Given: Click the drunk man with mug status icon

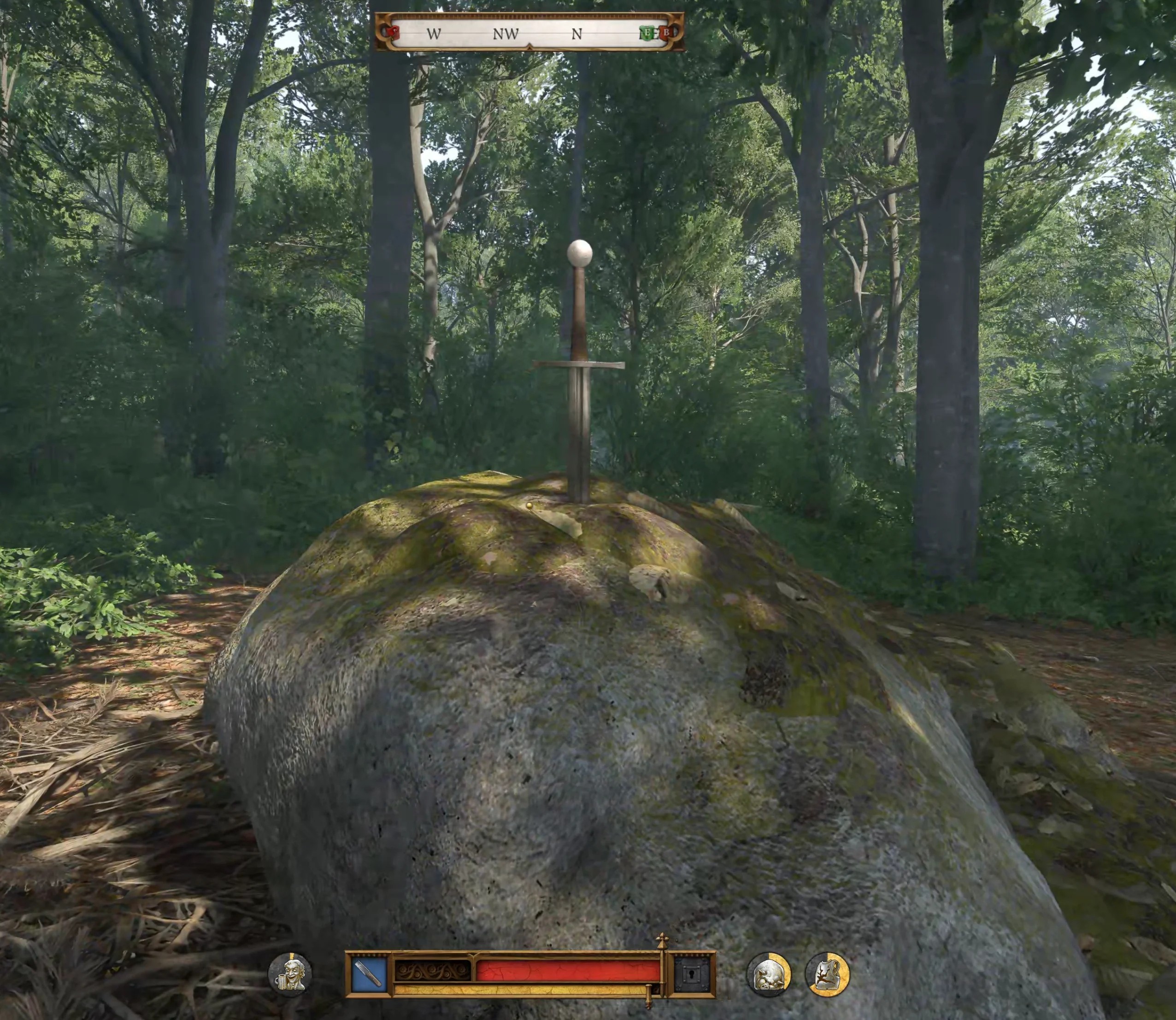Looking at the screenshot, I should 290,974.
